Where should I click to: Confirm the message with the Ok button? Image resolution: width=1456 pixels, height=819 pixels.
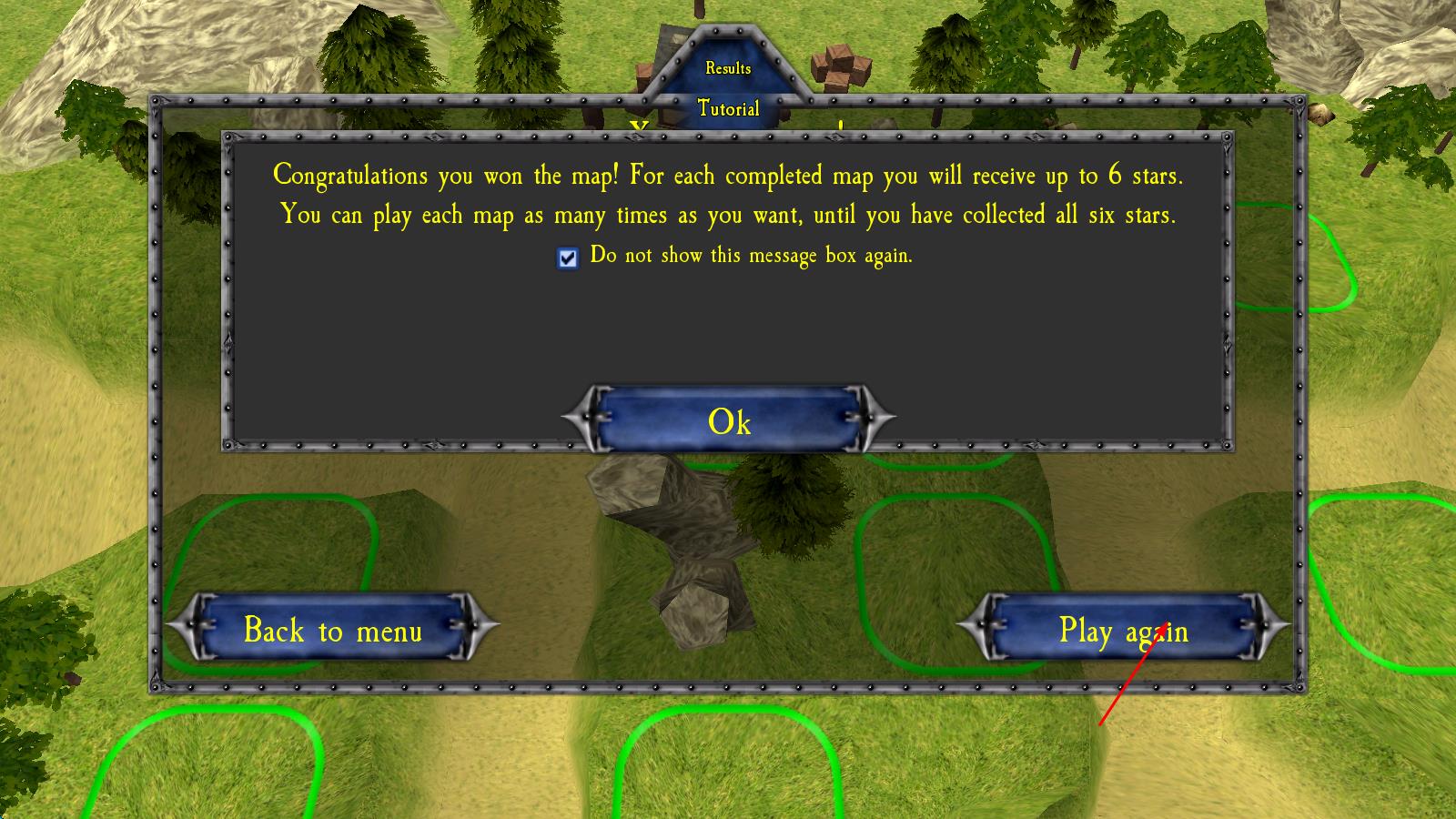(729, 420)
